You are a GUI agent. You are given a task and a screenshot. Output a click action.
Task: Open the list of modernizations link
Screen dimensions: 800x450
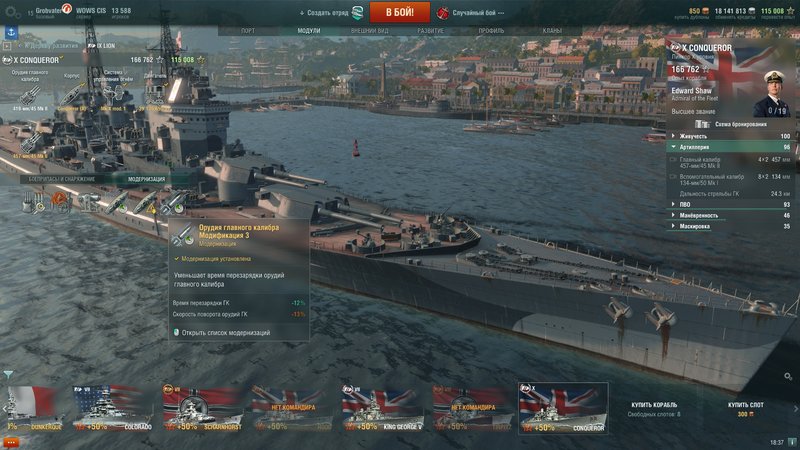tap(226, 332)
